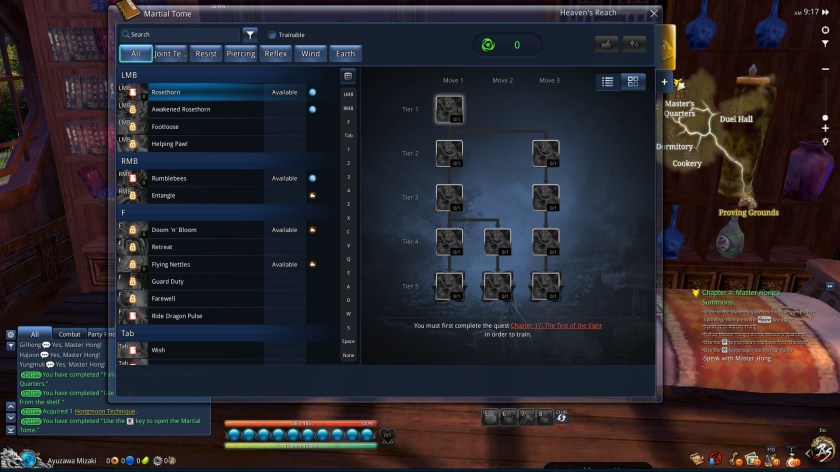Switch to the Resist filter
Viewport: 840px width, 472px height.
(x=206, y=54)
